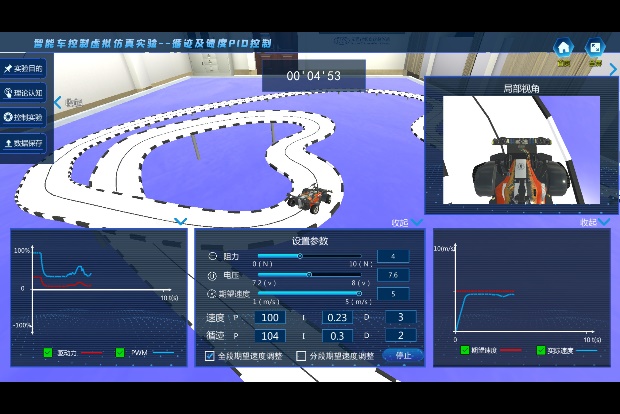Toggle the PWM curve checkbox
This screenshot has width=620, height=414.
(120, 353)
